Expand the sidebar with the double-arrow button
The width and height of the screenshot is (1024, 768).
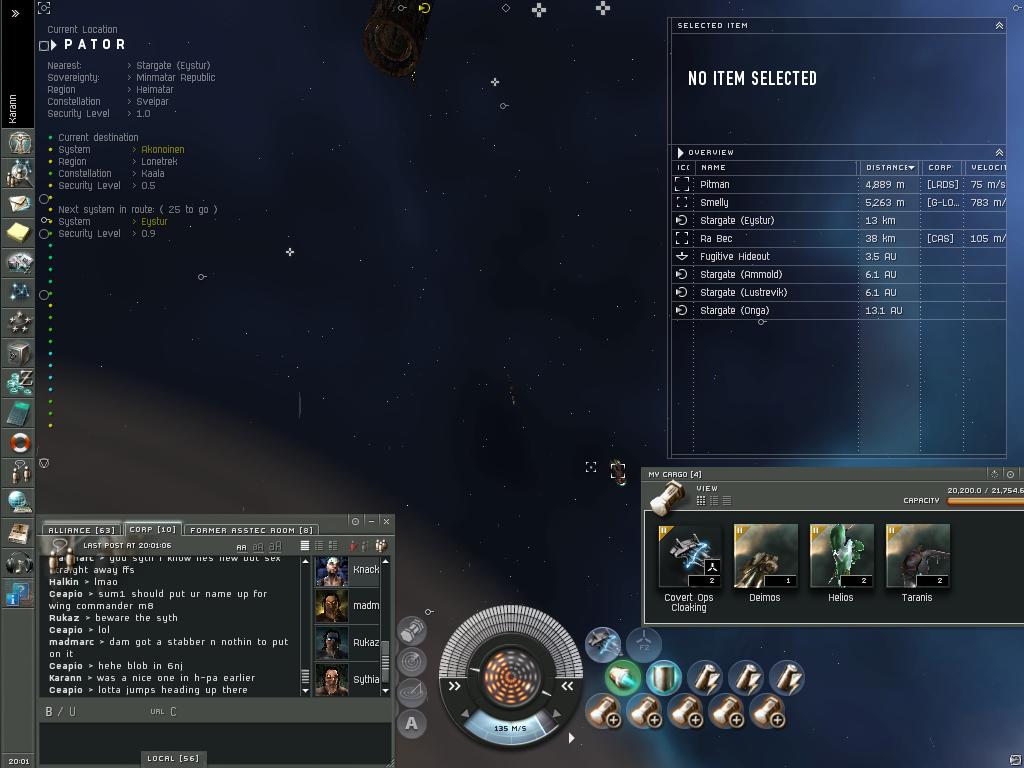16,13
